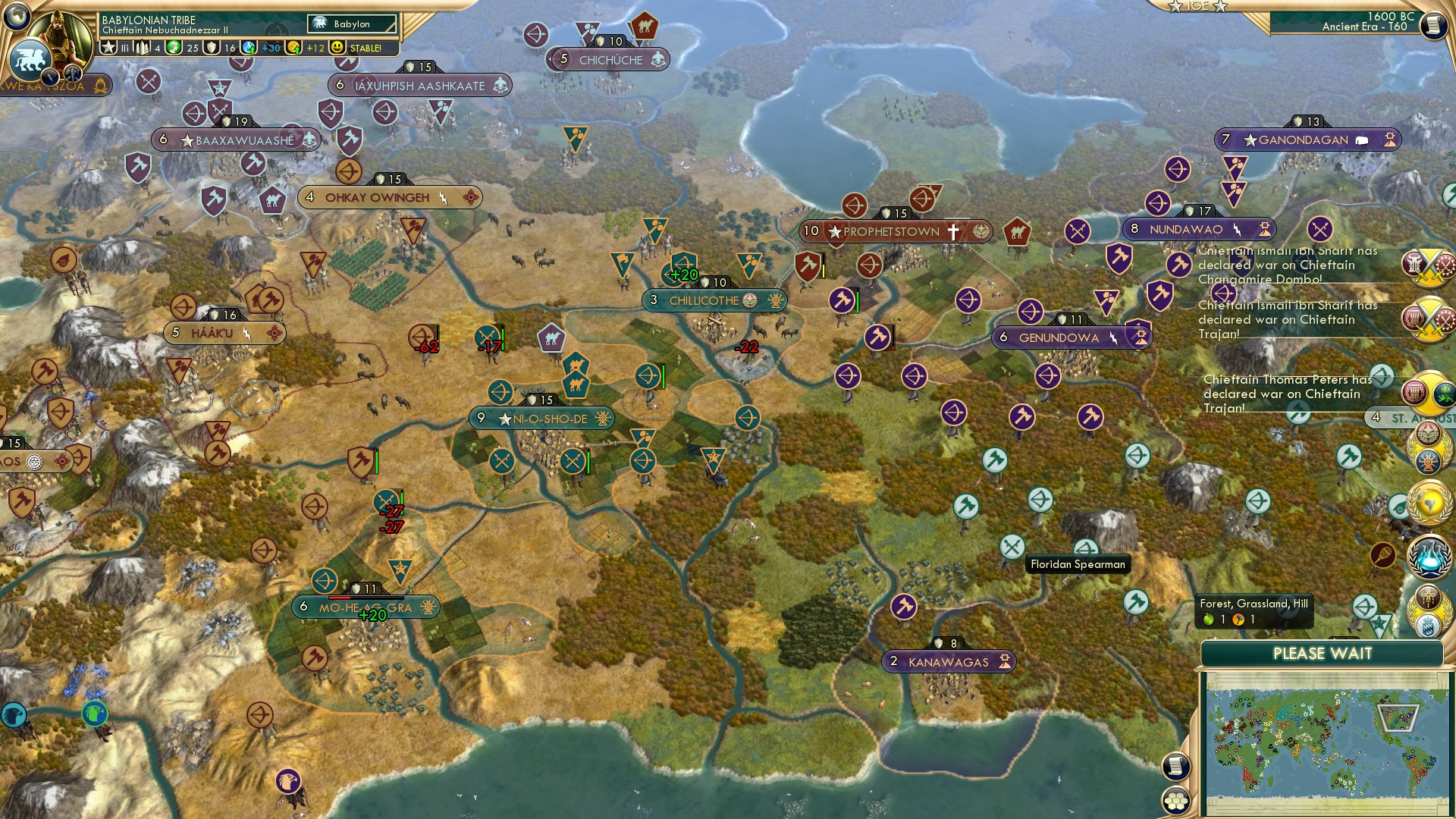Image resolution: width=1456 pixels, height=819 pixels.
Task: Click Prophetstown's religion cross icon
Action: point(953,231)
